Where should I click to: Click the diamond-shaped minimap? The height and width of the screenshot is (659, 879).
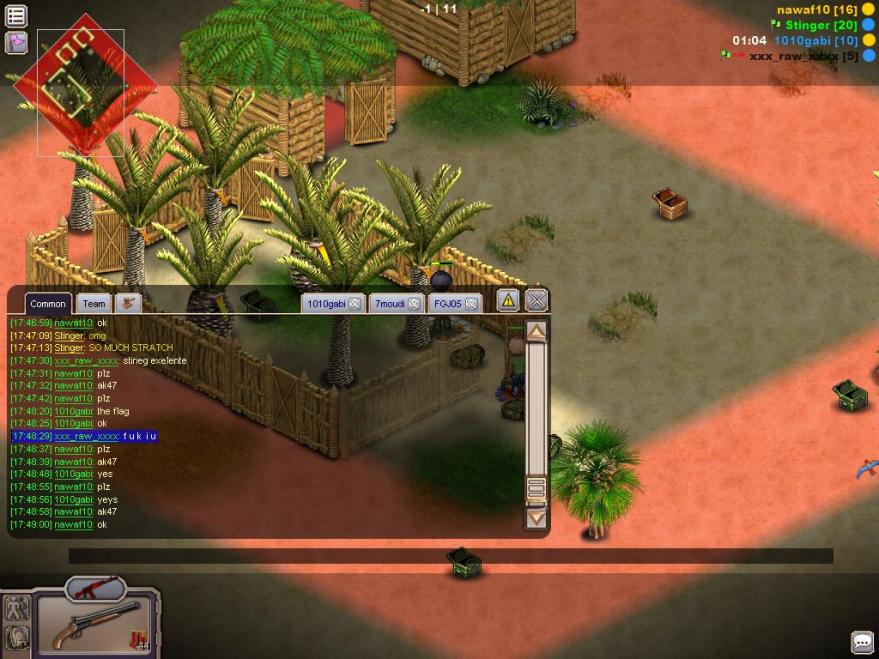(83, 87)
